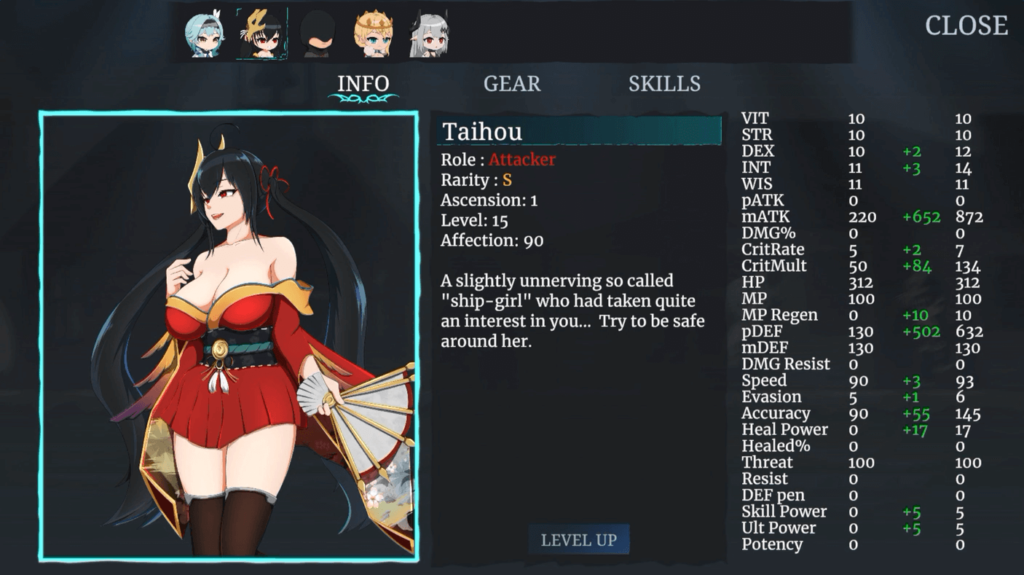Switch to the Gear tab
Image resolution: width=1024 pixels, height=575 pixels.
(x=512, y=84)
